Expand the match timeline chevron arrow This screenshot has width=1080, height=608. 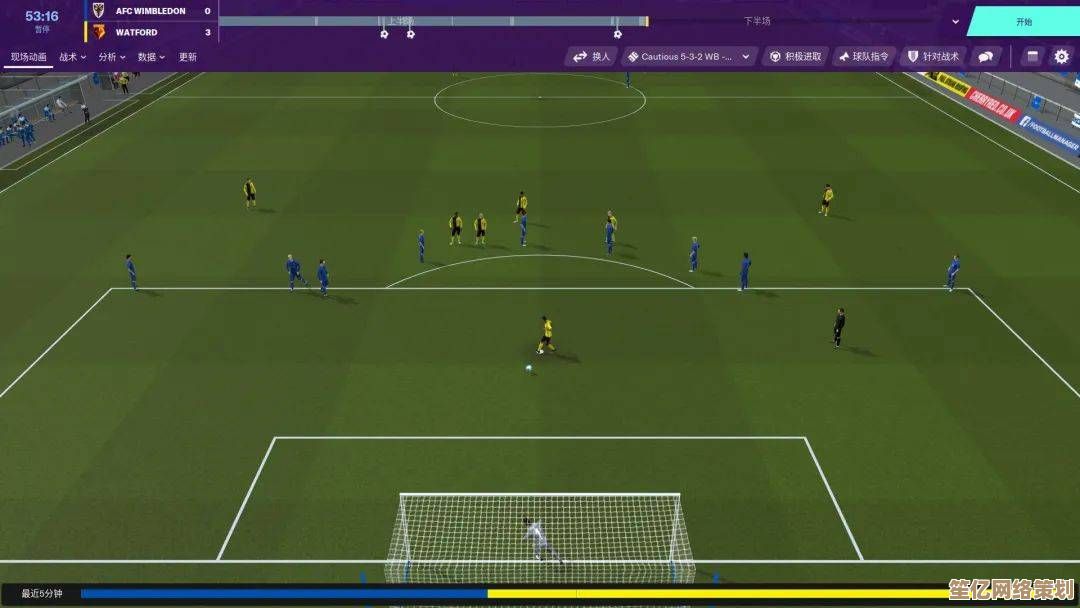955,20
